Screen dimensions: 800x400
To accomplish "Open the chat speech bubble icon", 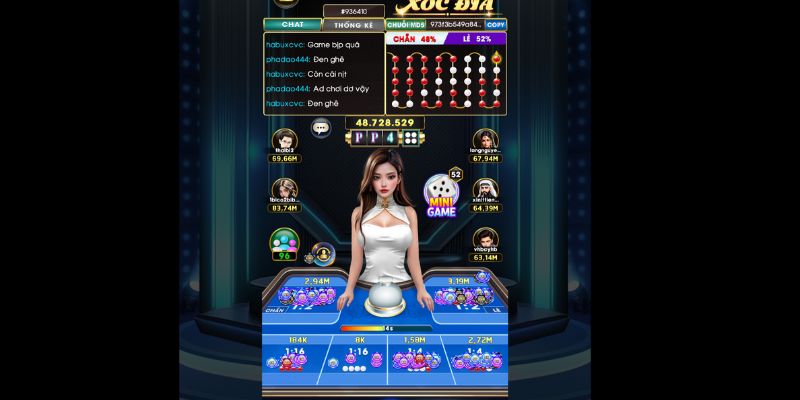I will [321, 127].
